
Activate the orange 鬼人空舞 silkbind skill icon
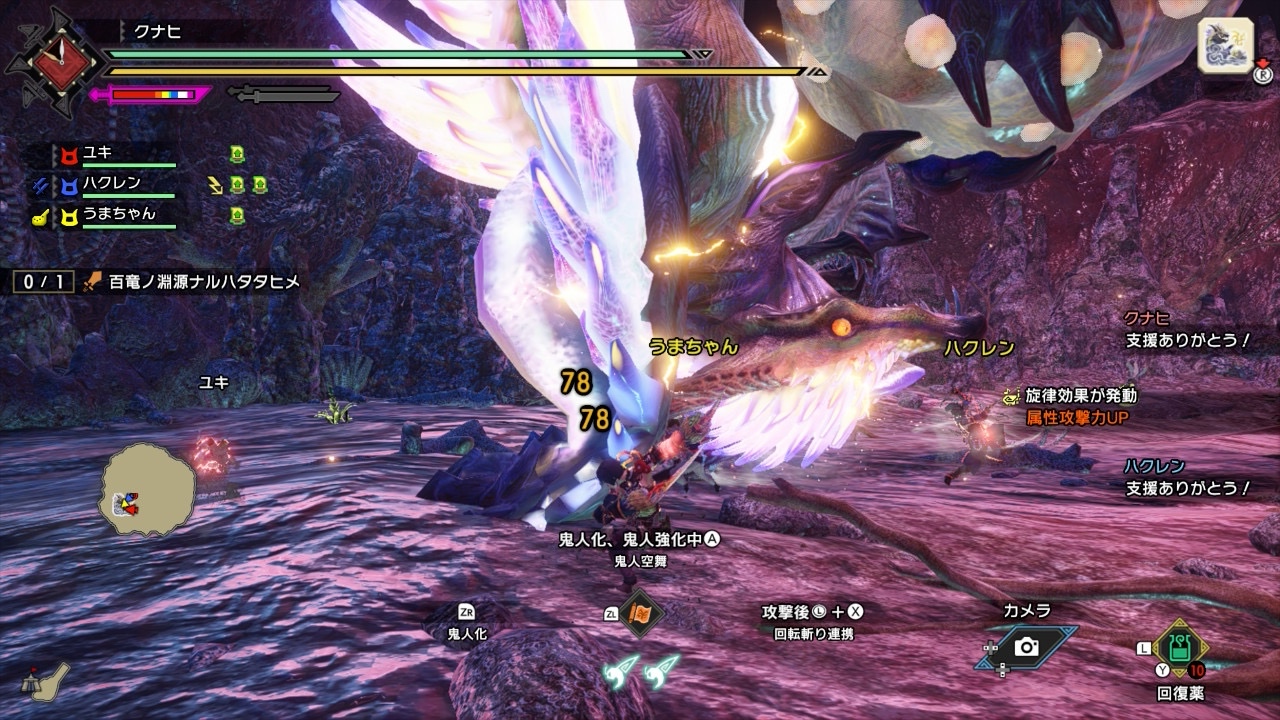(x=640, y=613)
